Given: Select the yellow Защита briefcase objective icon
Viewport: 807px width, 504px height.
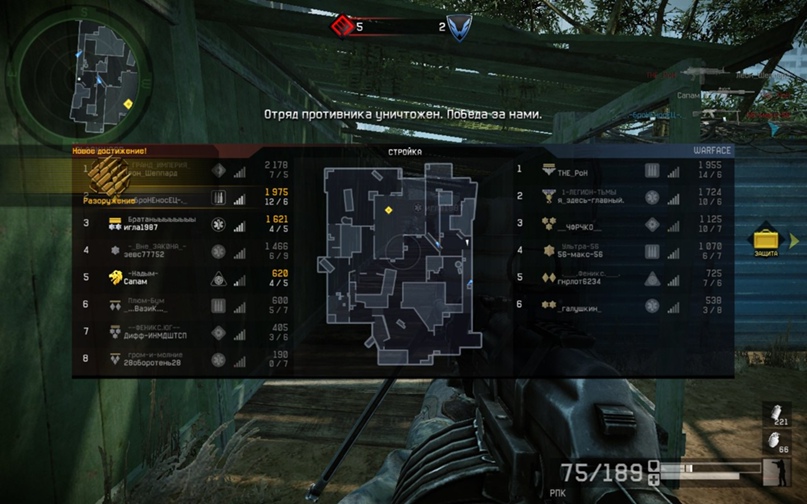Looking at the screenshot, I should click(767, 240).
